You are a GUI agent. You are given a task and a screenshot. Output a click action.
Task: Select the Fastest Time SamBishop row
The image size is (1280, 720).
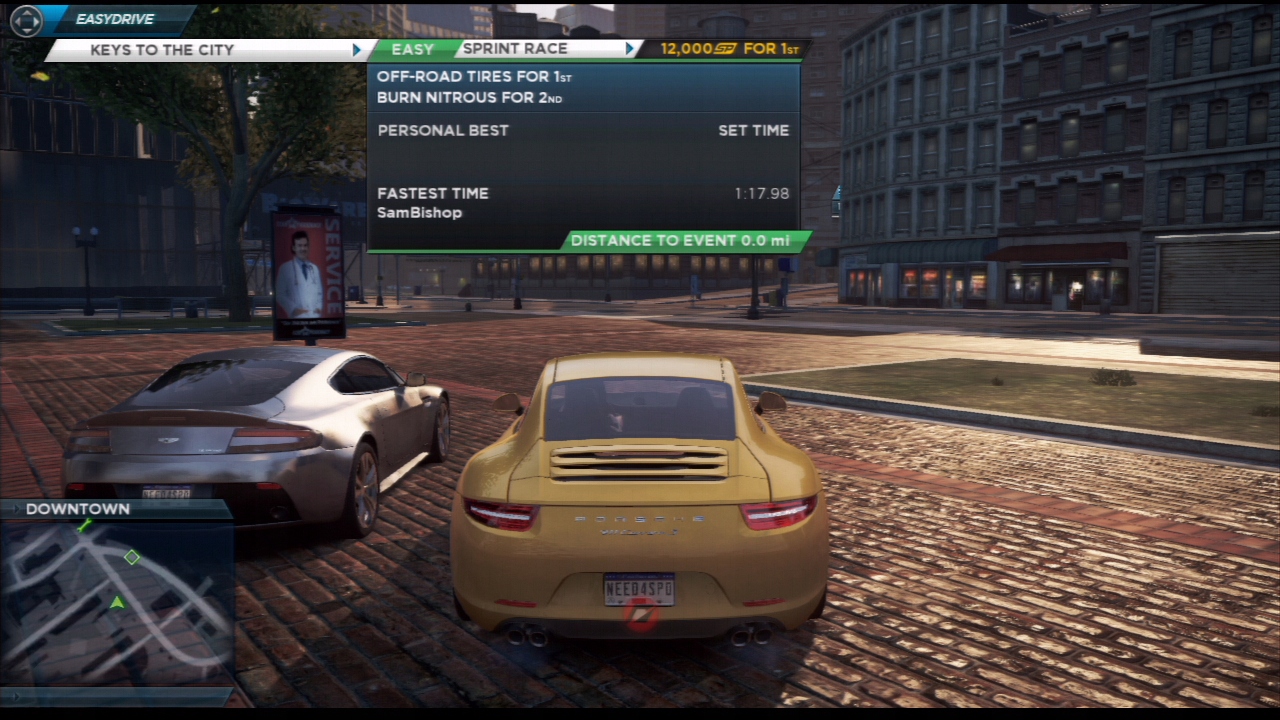(x=583, y=202)
